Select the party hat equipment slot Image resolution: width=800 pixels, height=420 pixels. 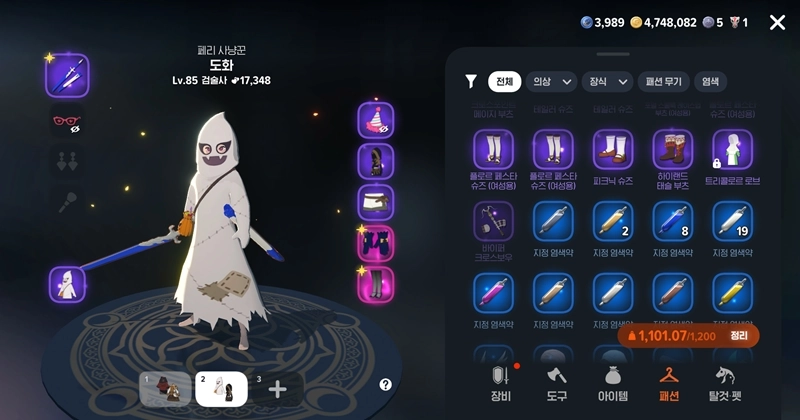(x=376, y=120)
